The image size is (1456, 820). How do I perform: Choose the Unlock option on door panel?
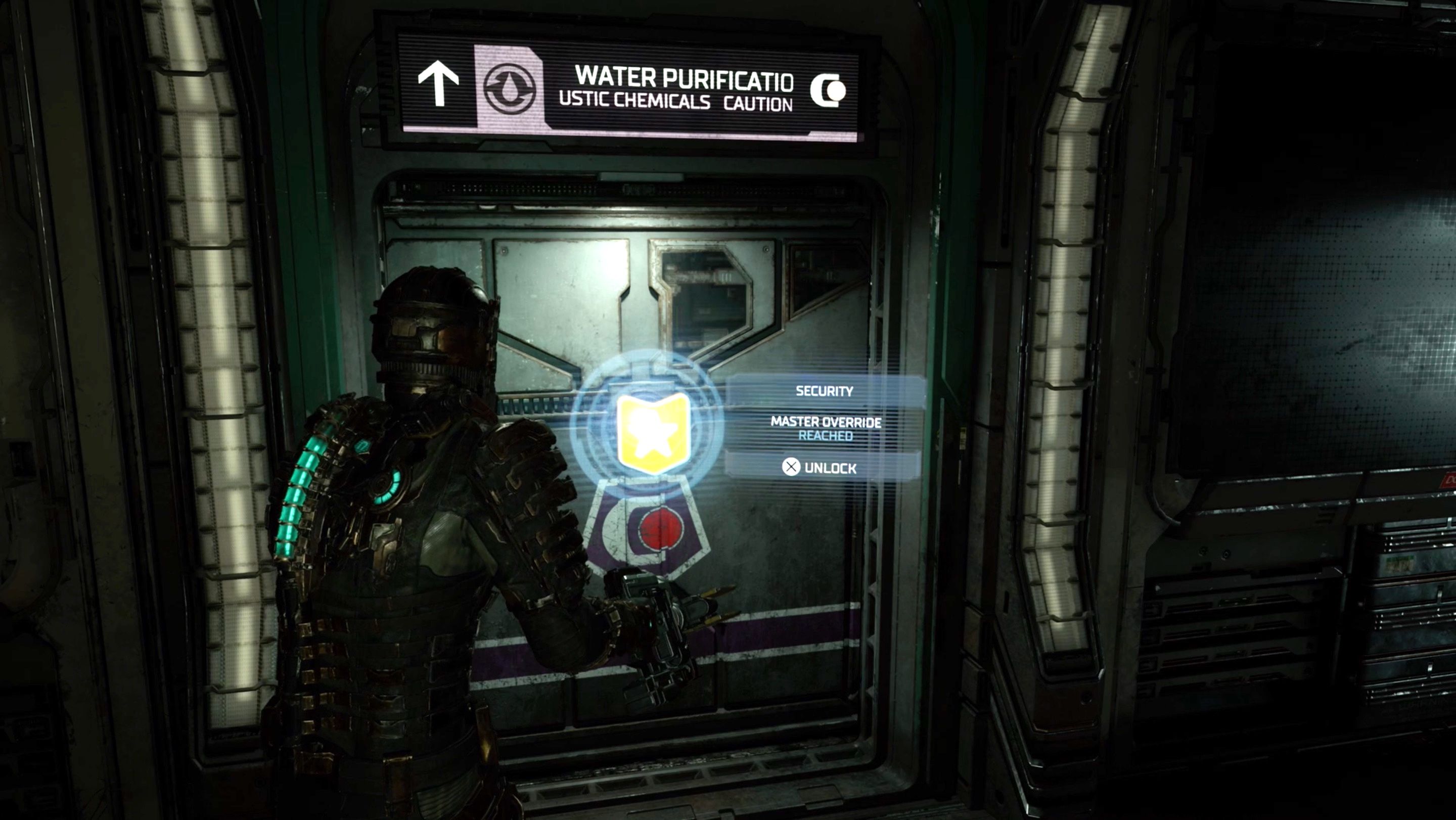tap(820, 467)
